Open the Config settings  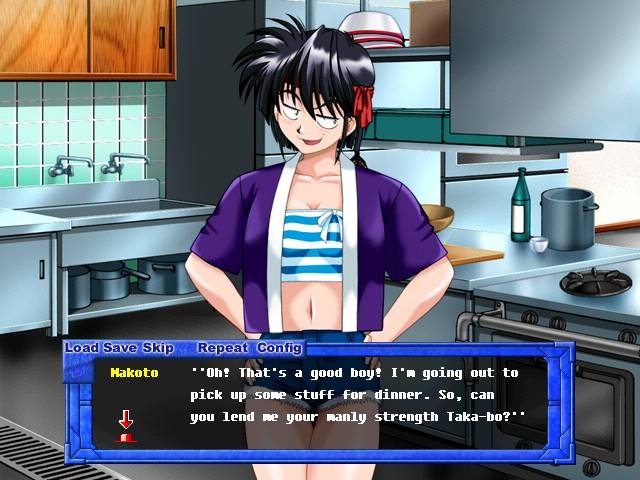pos(279,348)
